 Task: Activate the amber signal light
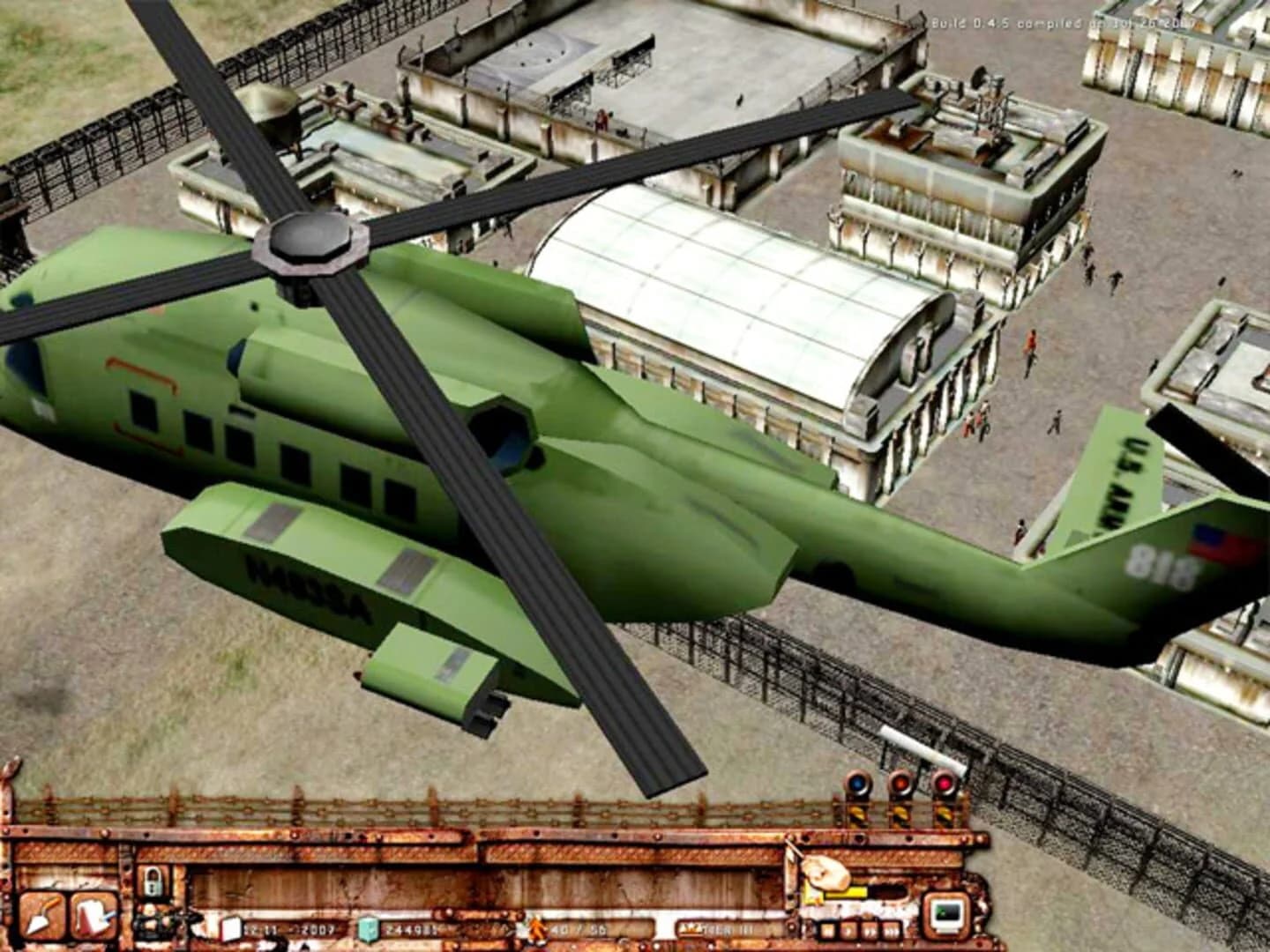pyautogui.click(x=902, y=783)
